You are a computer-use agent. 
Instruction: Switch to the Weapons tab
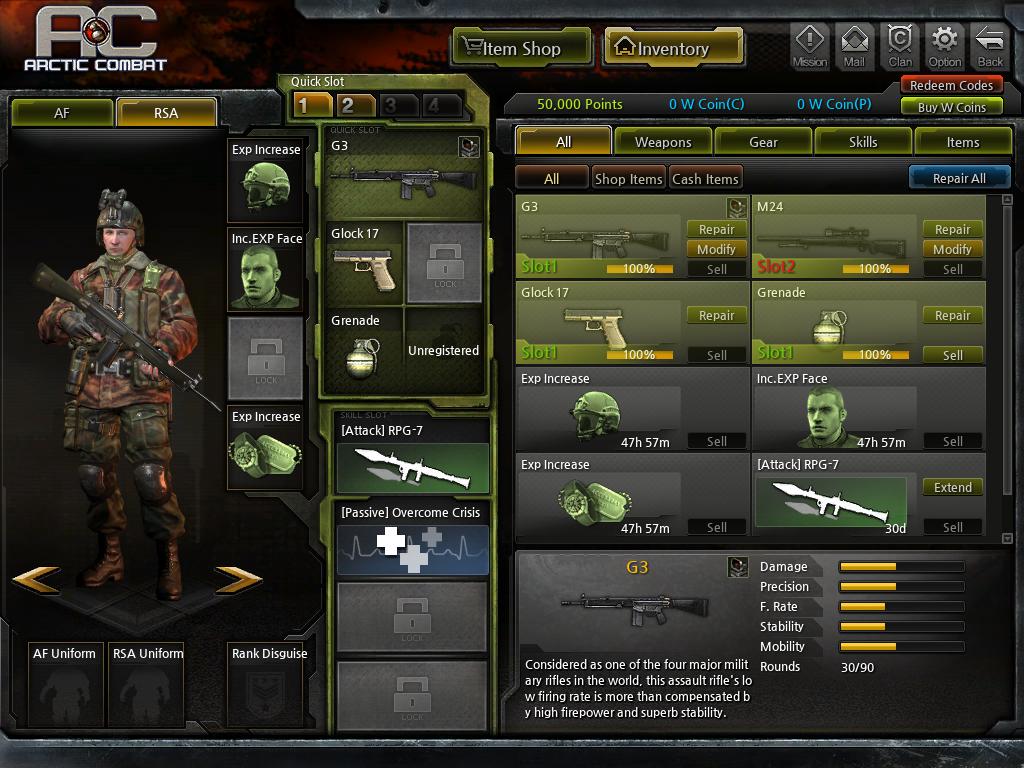(x=663, y=142)
